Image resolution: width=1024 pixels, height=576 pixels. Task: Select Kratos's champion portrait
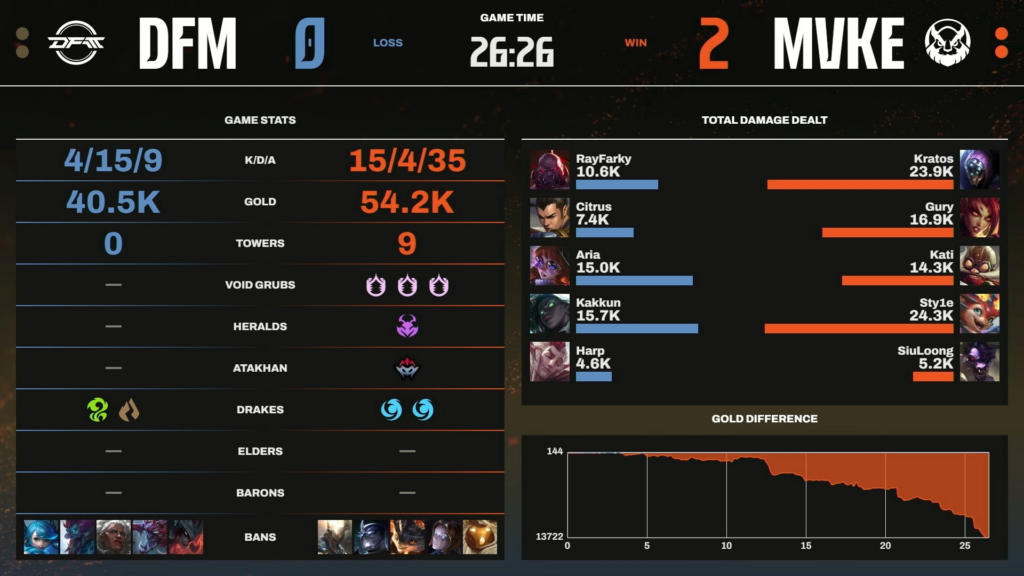(979, 170)
